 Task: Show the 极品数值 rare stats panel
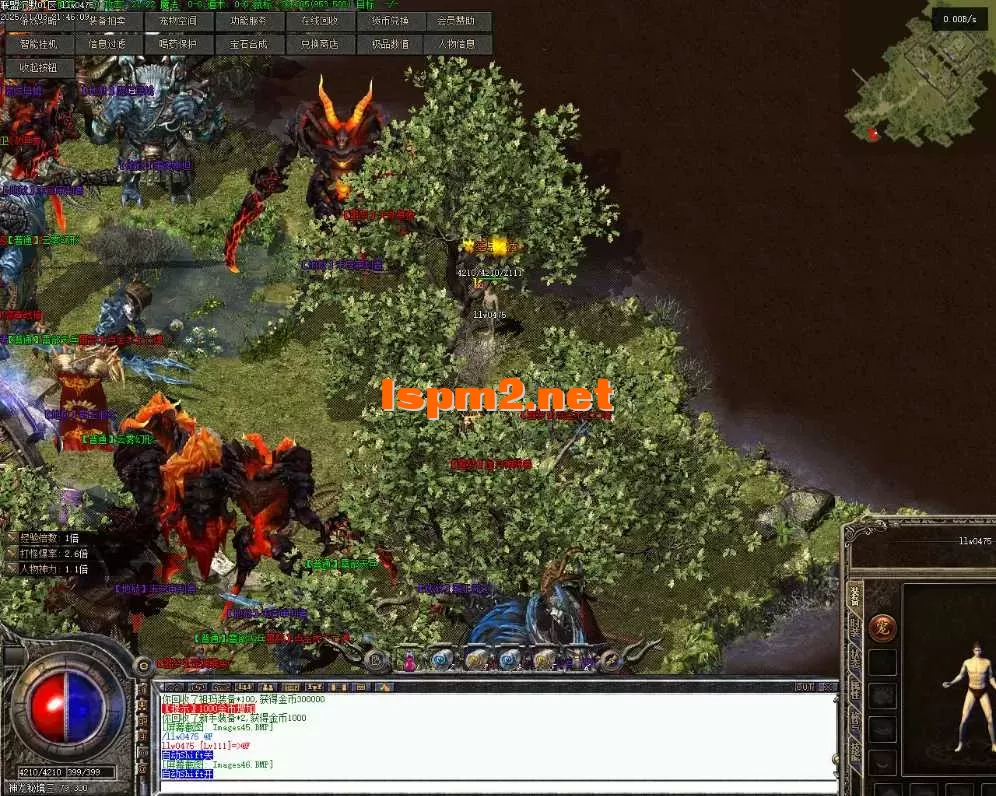point(389,44)
